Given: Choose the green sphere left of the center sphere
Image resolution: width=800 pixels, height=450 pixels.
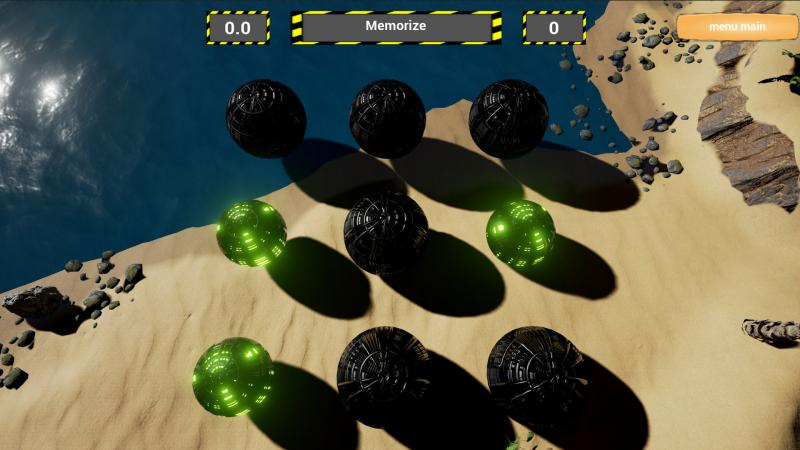Looking at the screenshot, I should pyautogui.click(x=251, y=233).
